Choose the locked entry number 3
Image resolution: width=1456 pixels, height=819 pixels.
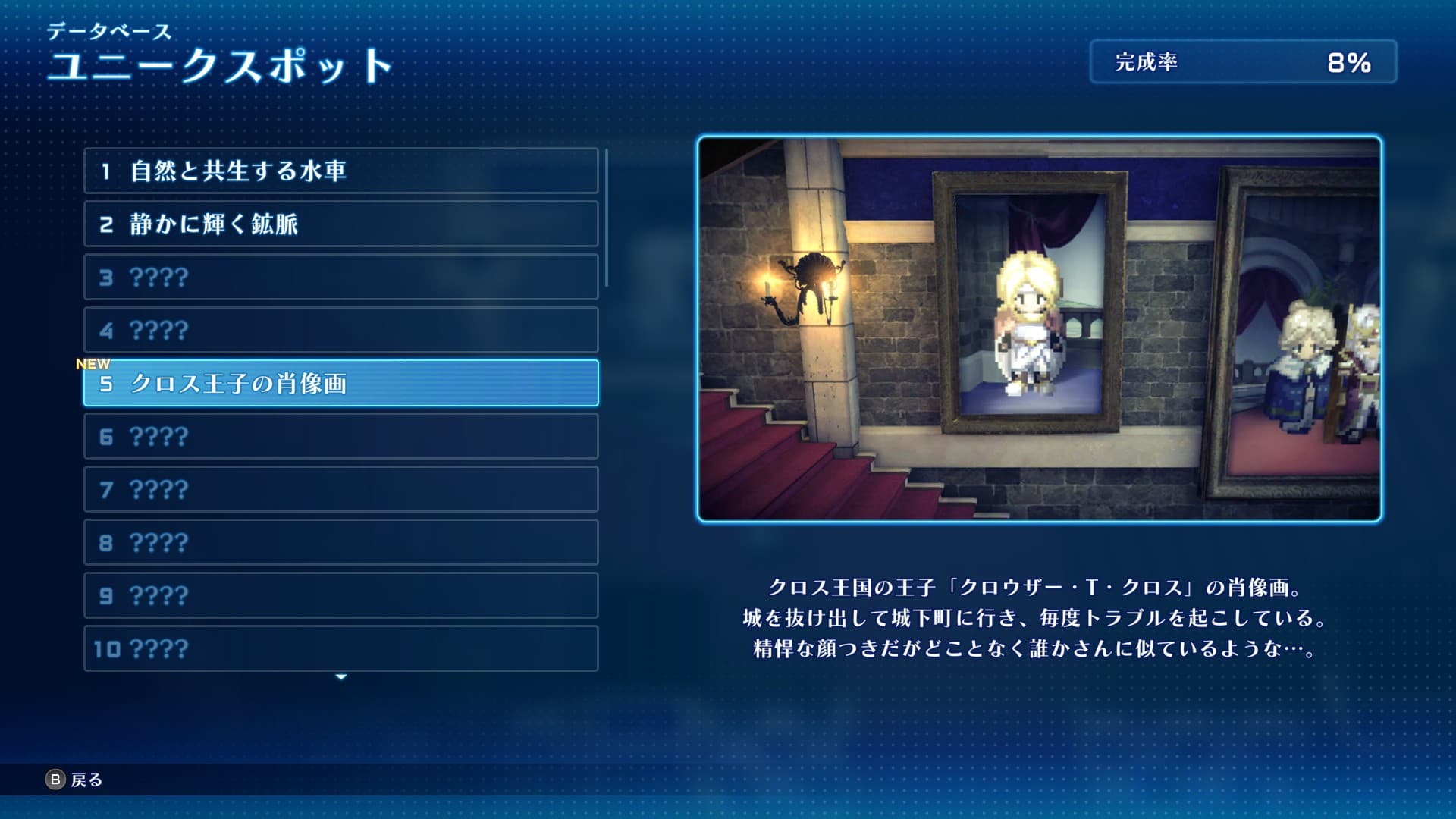[340, 277]
